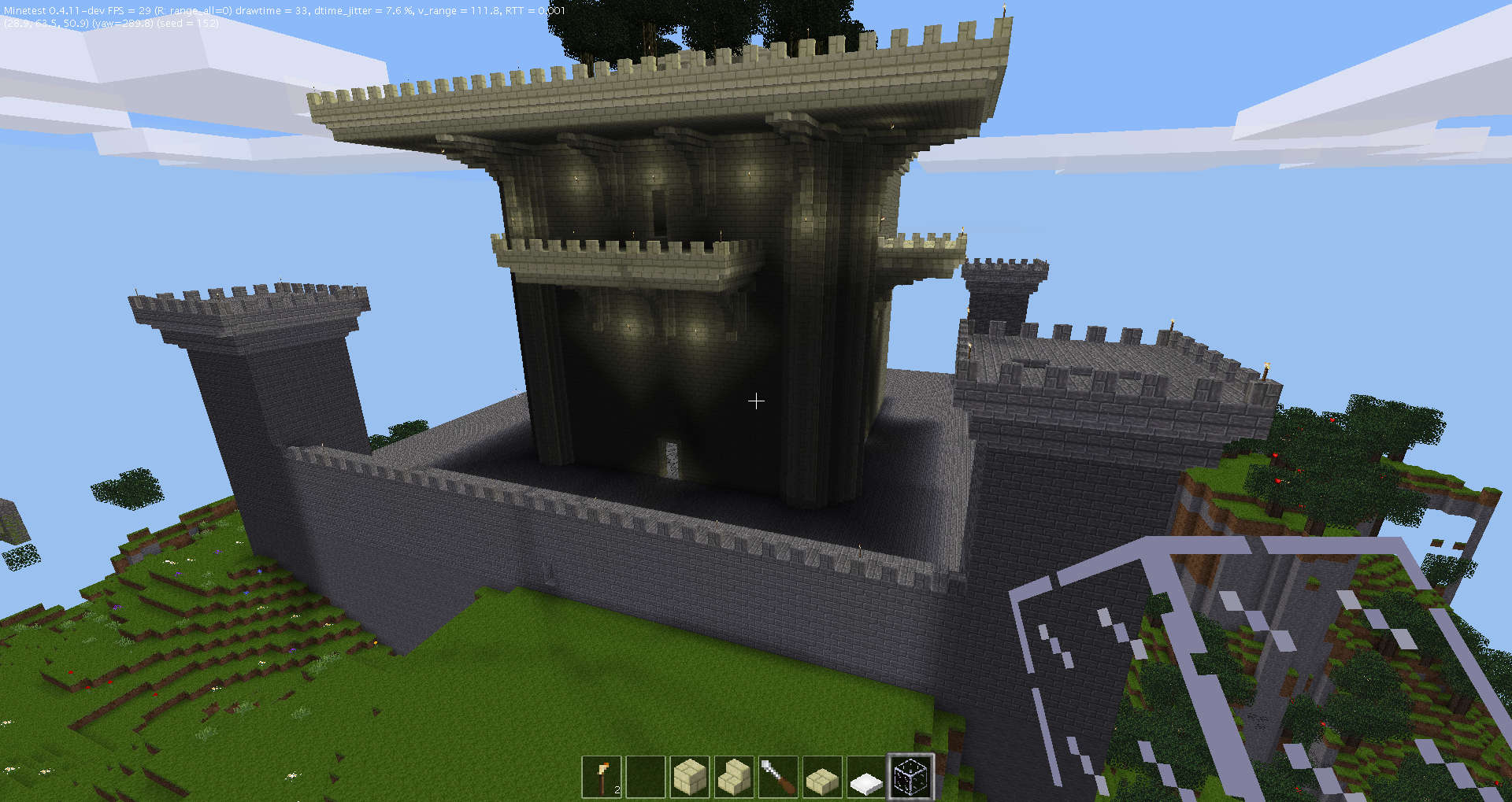Image resolution: width=1512 pixels, height=802 pixels.
Task: Click the item count 2 on the torch stack
Action: [x=619, y=789]
